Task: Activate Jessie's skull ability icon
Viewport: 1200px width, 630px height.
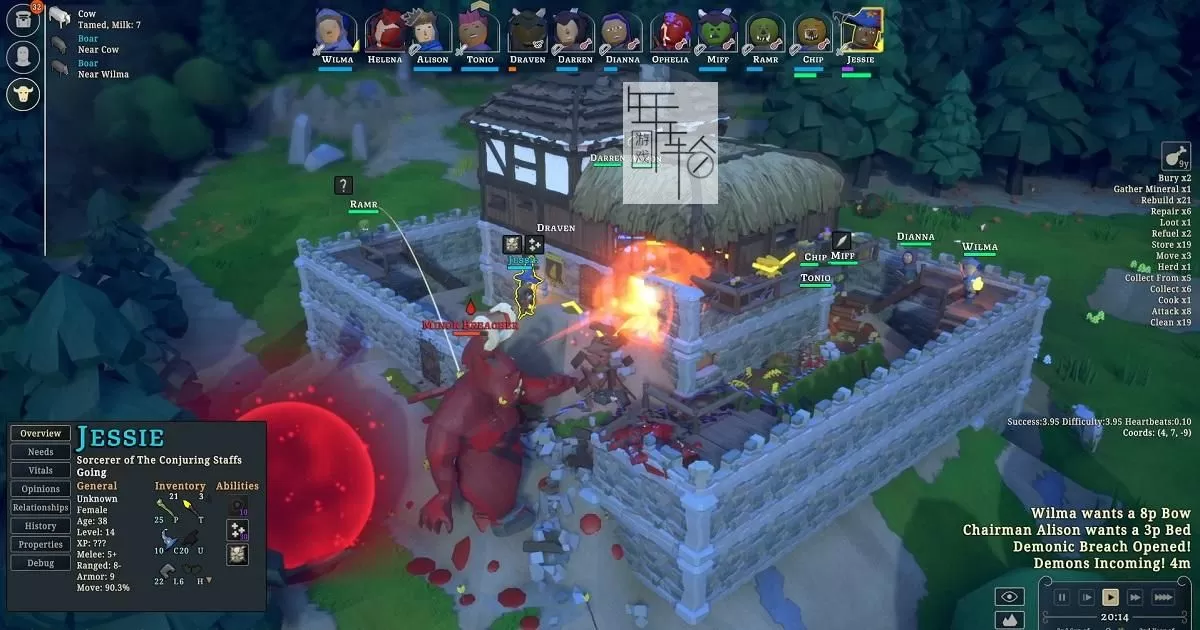Action: (x=238, y=554)
